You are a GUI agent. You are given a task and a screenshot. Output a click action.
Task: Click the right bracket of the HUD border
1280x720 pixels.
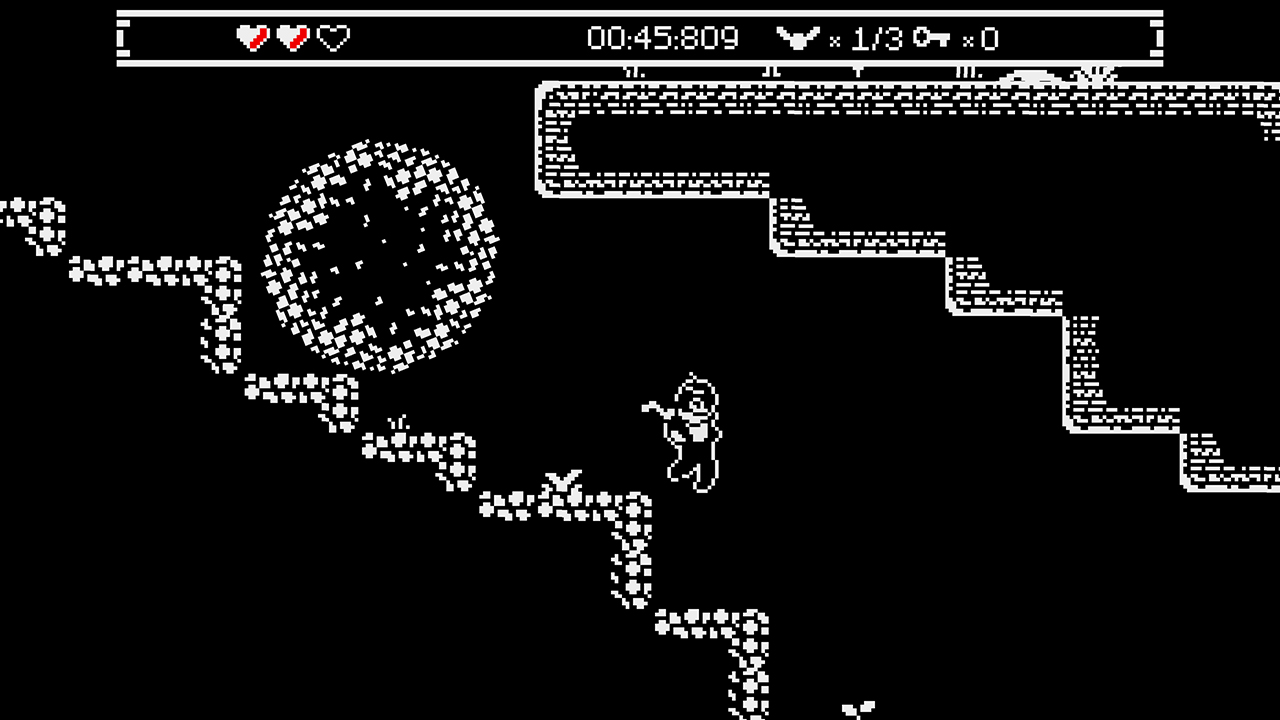click(1156, 38)
